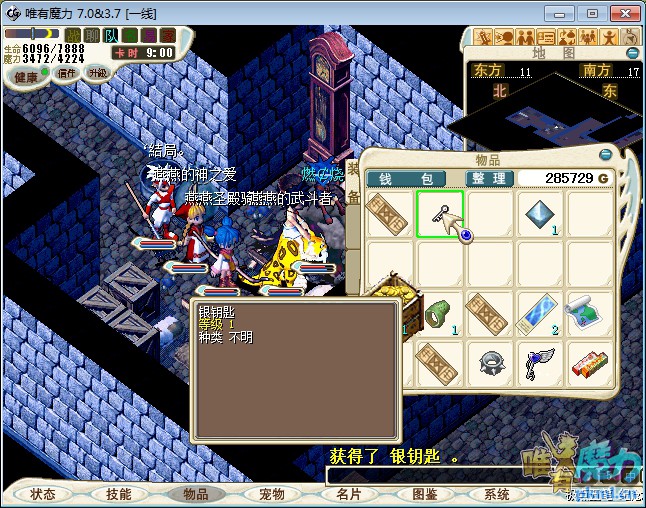Select the rolled map scroll item
The height and width of the screenshot is (508, 646).
(x=590, y=314)
